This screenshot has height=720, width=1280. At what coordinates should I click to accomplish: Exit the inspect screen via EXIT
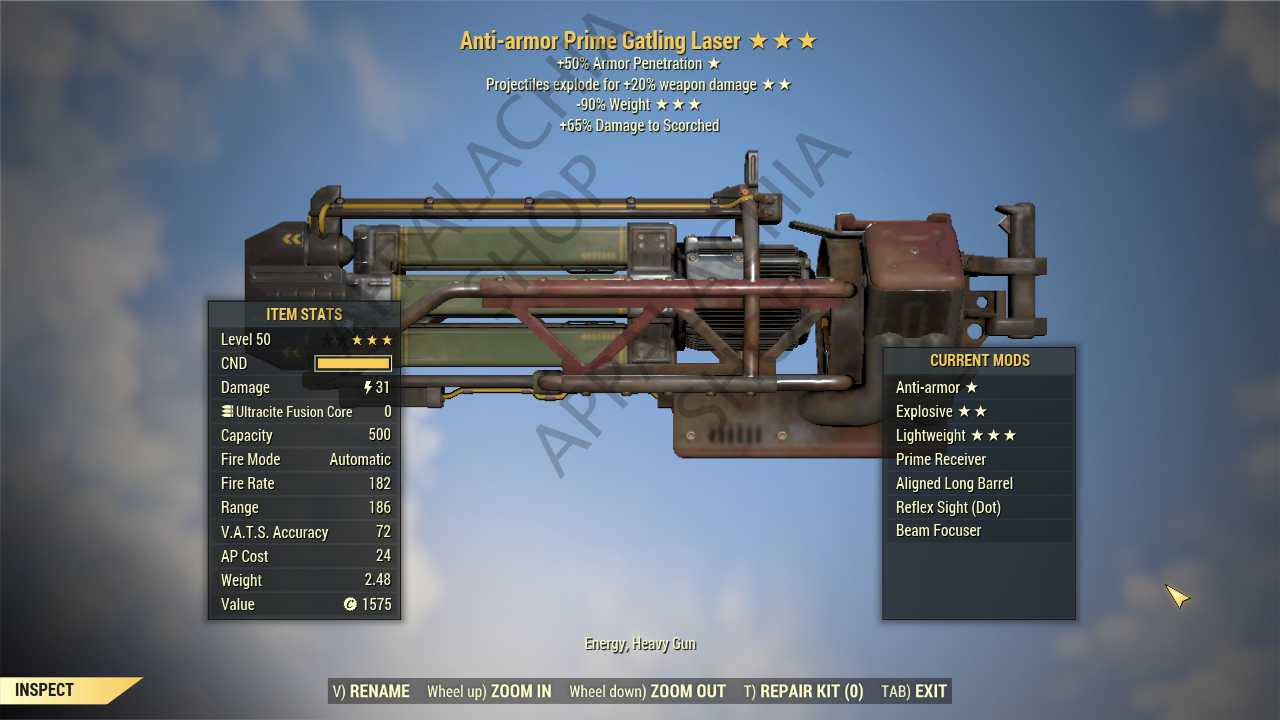click(914, 691)
